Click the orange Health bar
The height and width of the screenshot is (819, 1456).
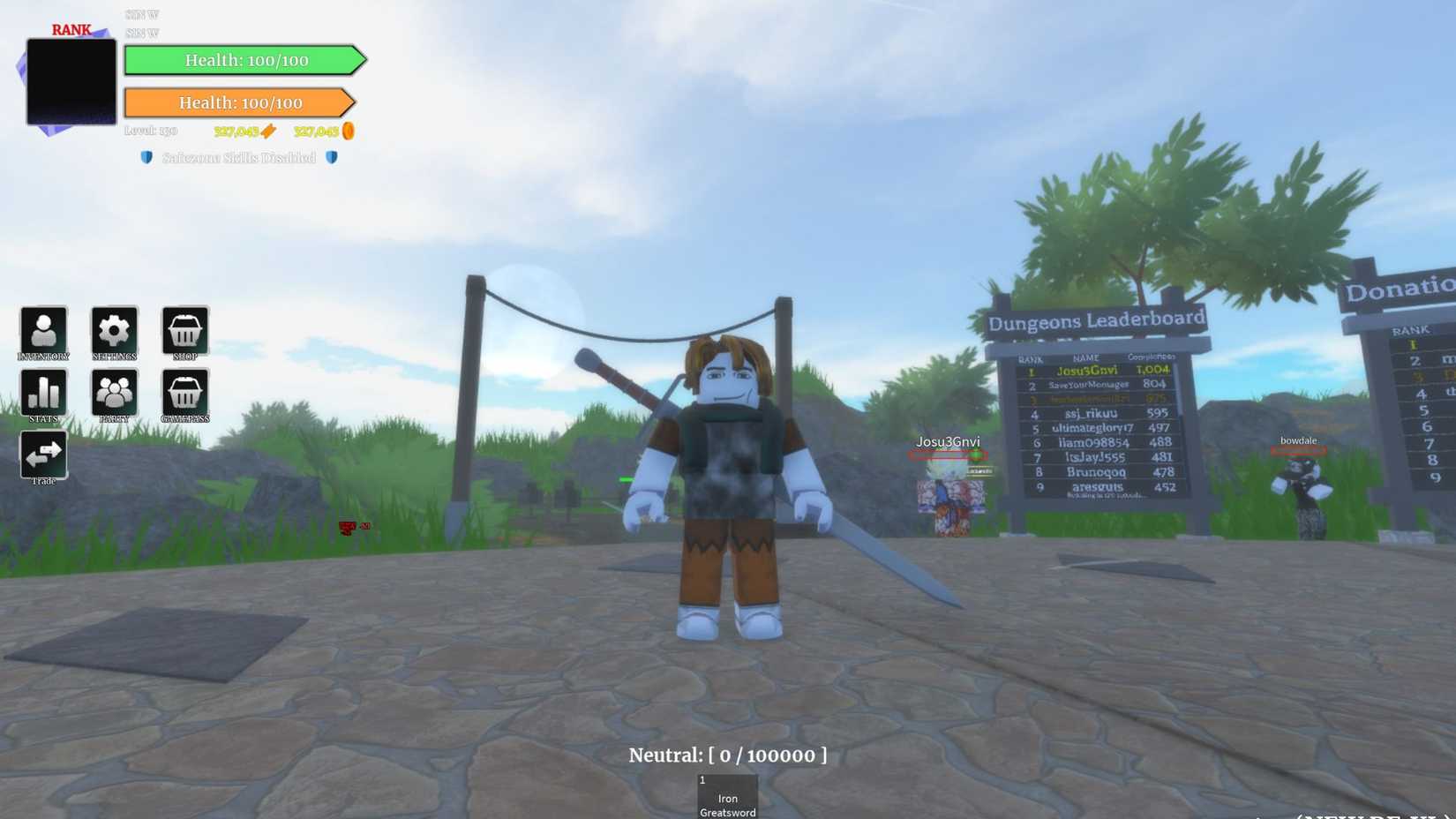tap(240, 102)
